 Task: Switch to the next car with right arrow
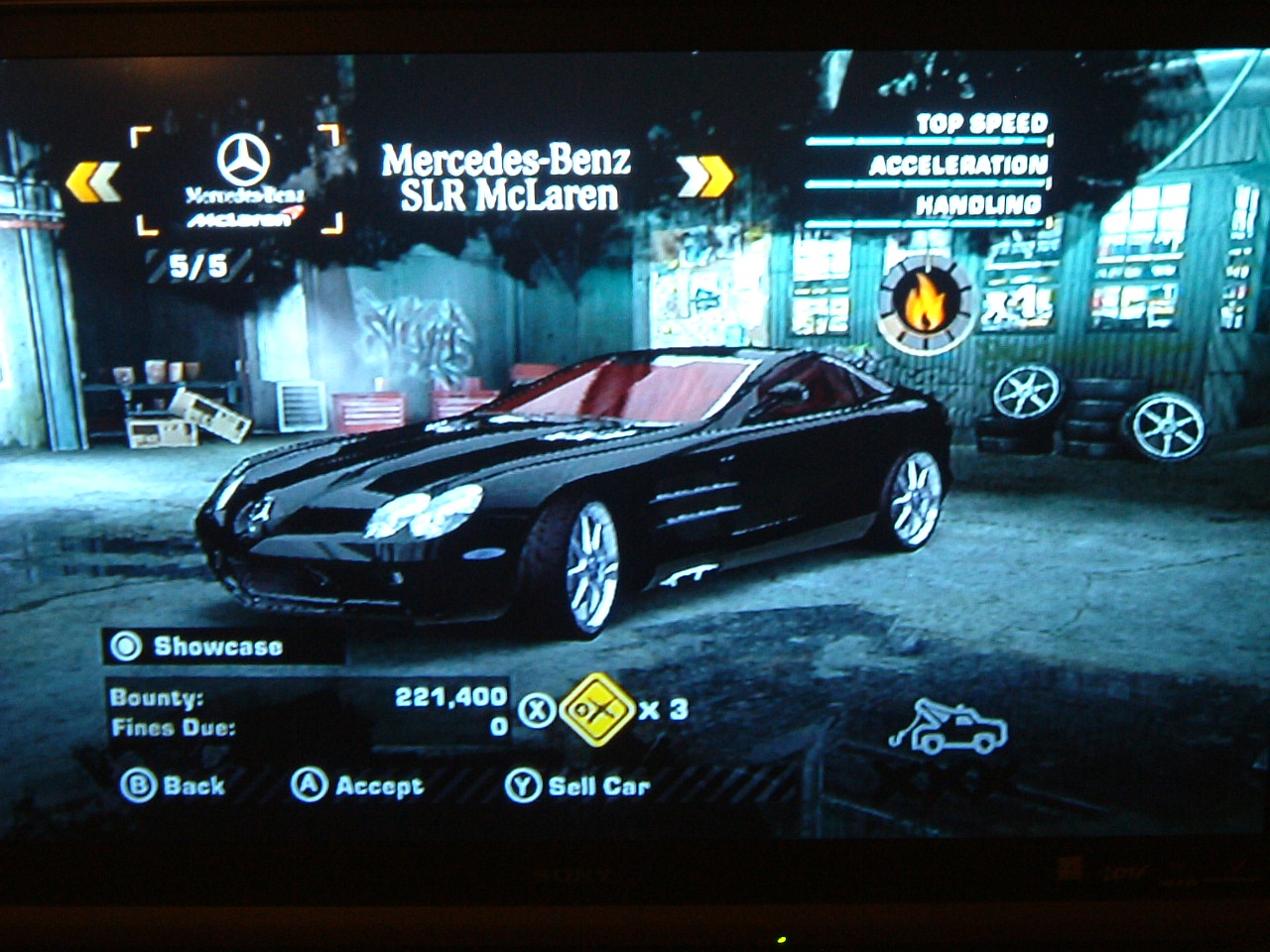(705, 177)
